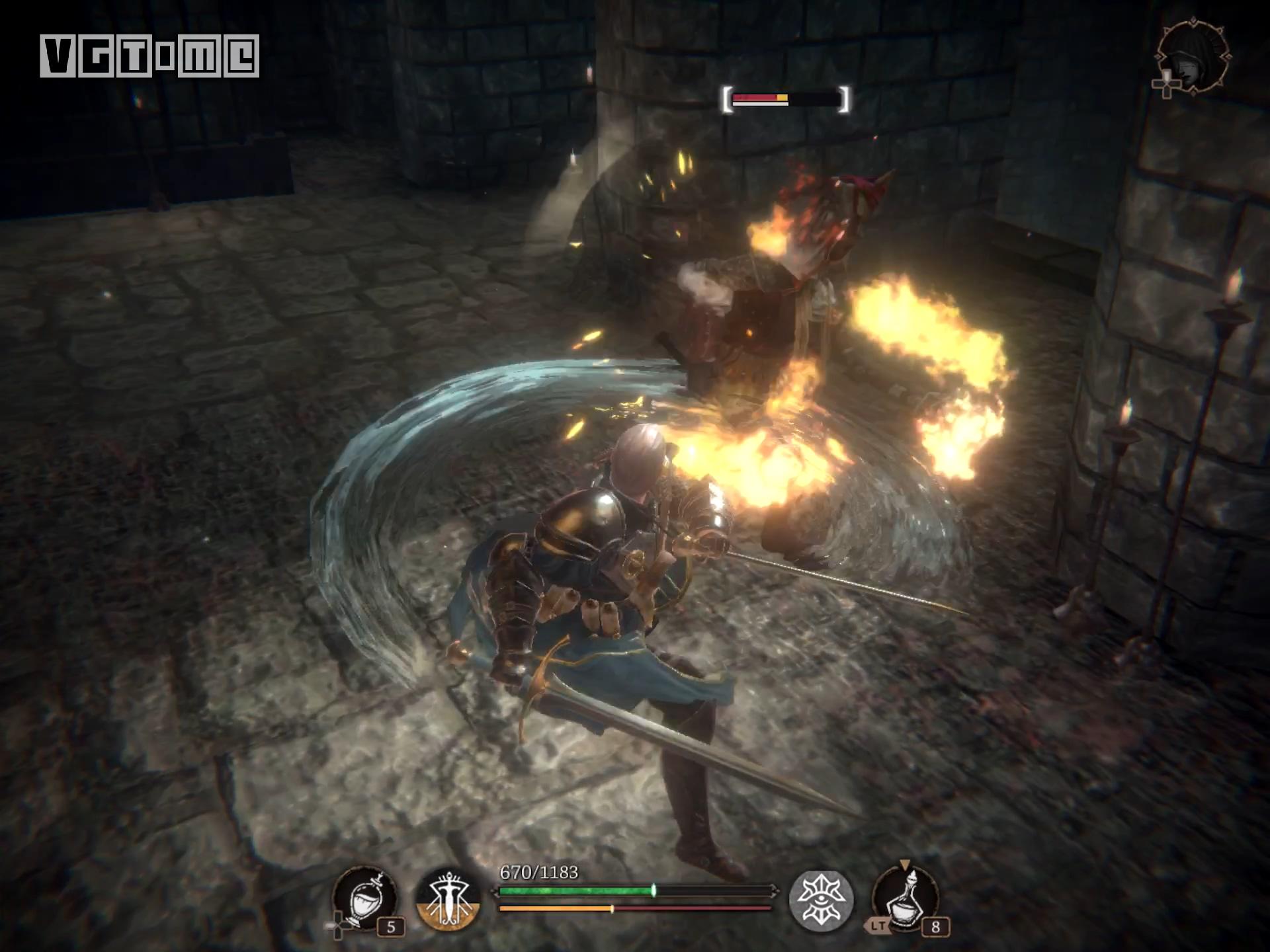
Task: Trigger the eye sigil ability icon
Action: (821, 900)
